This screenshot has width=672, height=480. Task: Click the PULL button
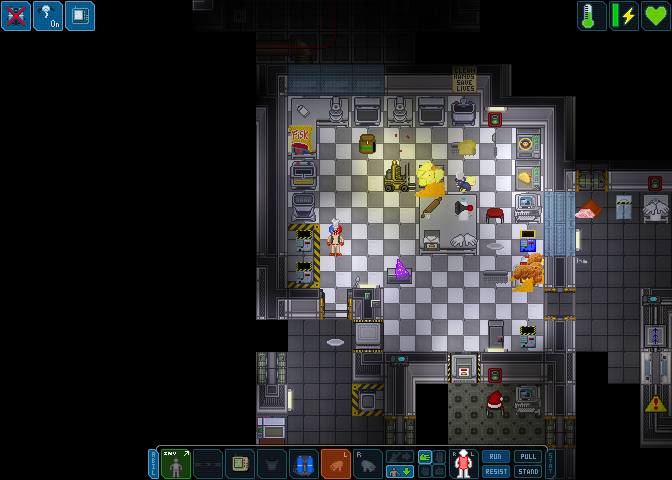(x=527, y=456)
